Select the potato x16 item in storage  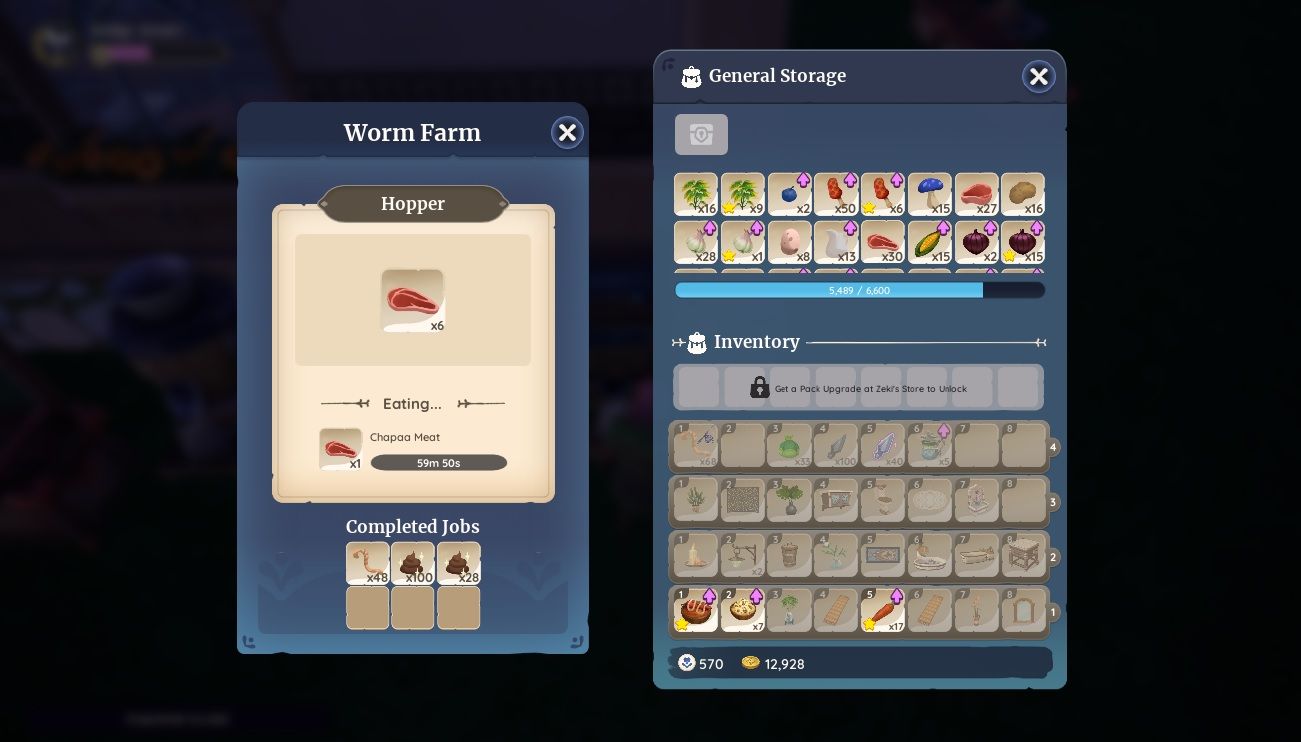point(1023,194)
